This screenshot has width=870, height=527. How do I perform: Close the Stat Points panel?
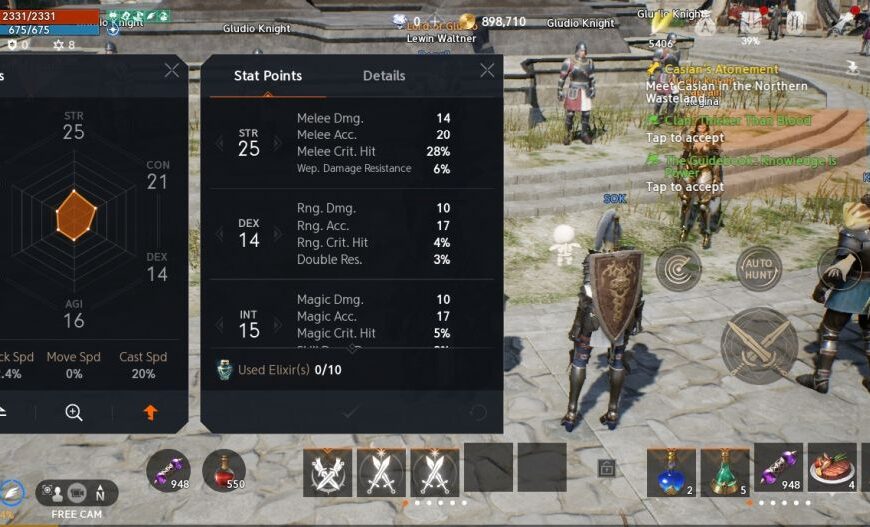[487, 70]
